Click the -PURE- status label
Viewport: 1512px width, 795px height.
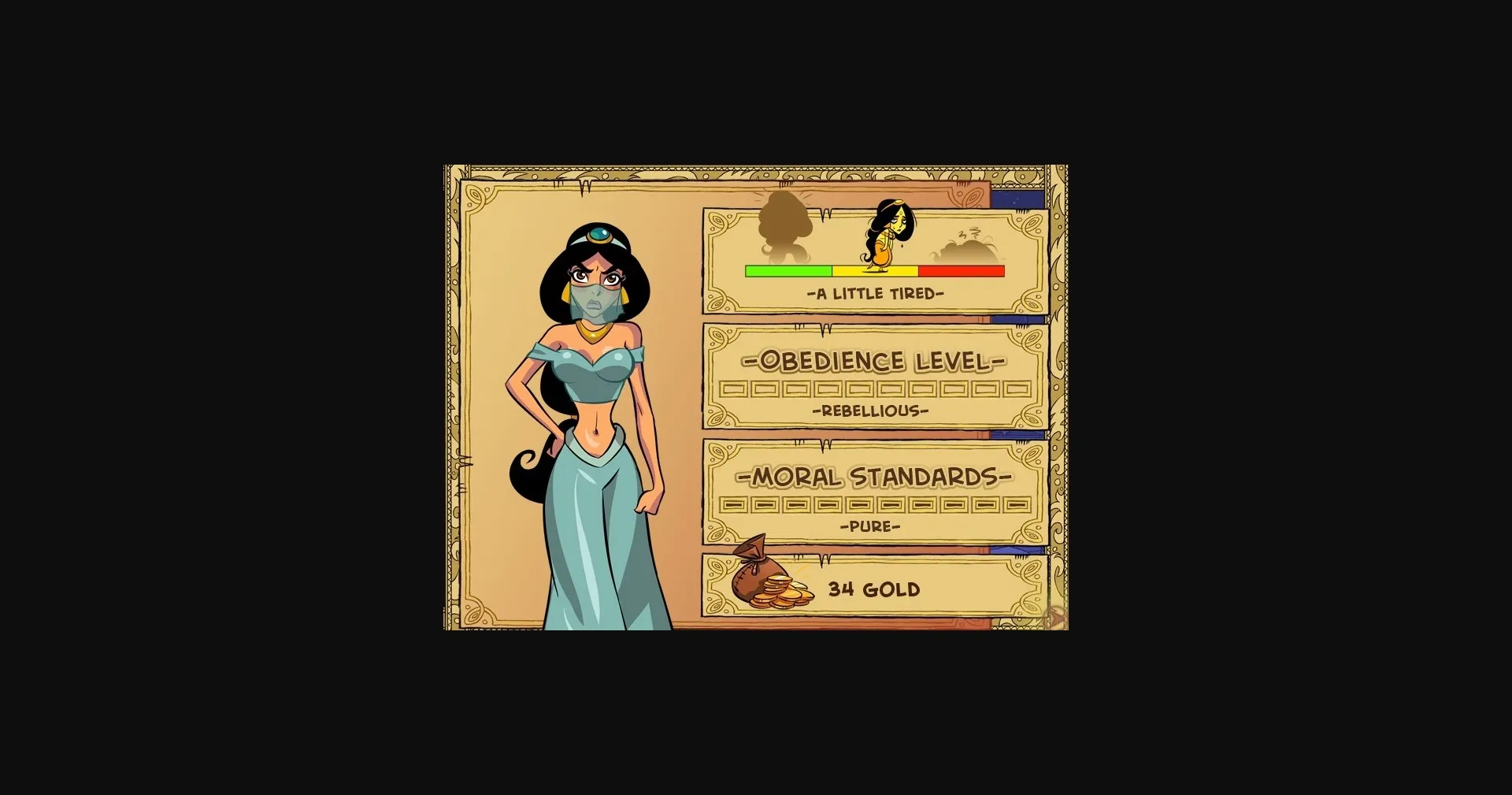tap(870, 526)
